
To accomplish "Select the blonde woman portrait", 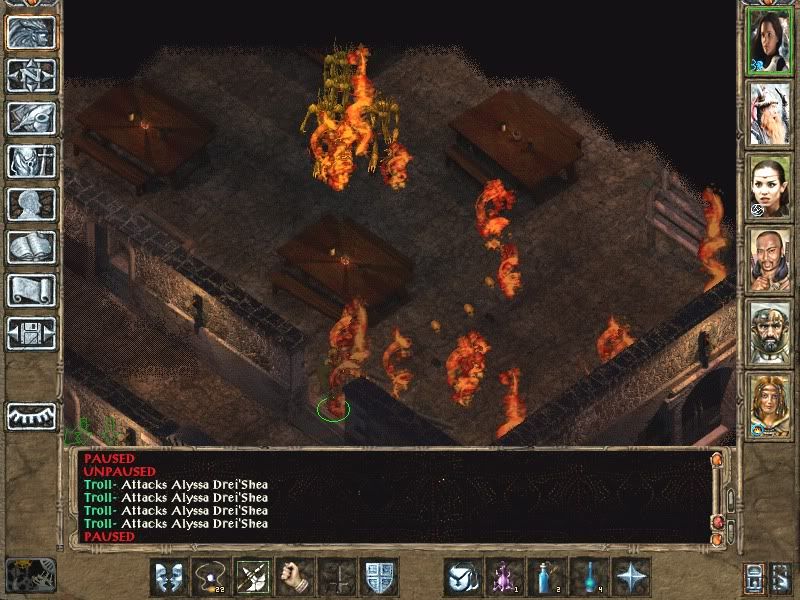I will click(769, 406).
